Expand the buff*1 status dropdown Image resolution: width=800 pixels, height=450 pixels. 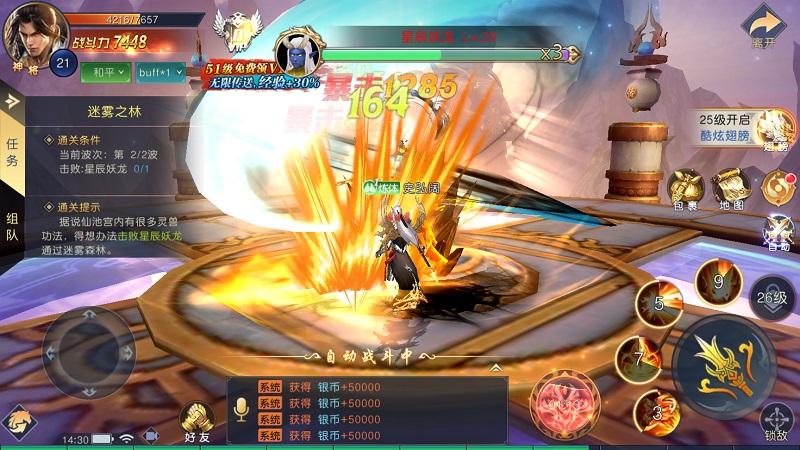pyautogui.click(x=160, y=73)
